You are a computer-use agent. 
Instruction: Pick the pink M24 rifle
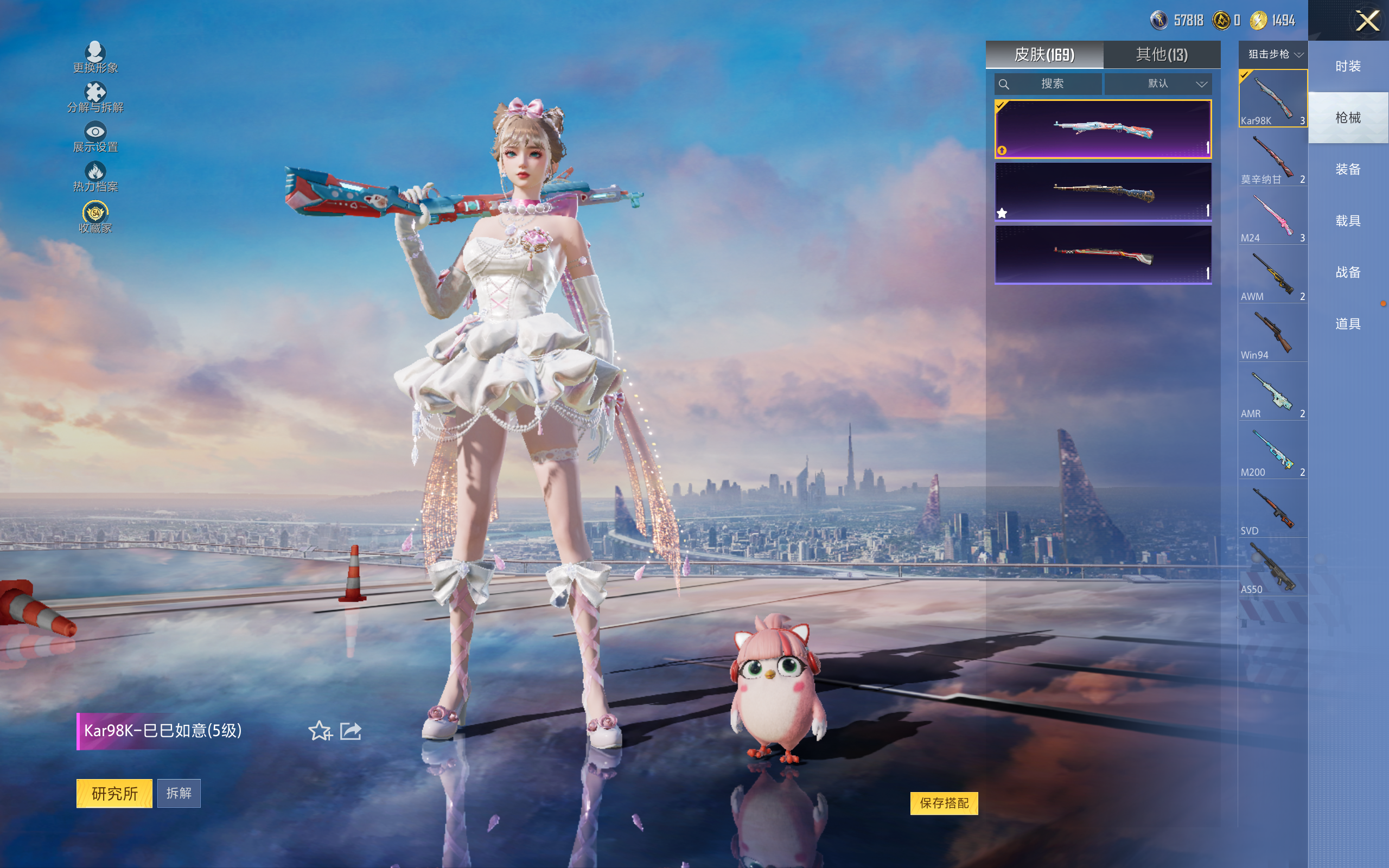point(1272,216)
